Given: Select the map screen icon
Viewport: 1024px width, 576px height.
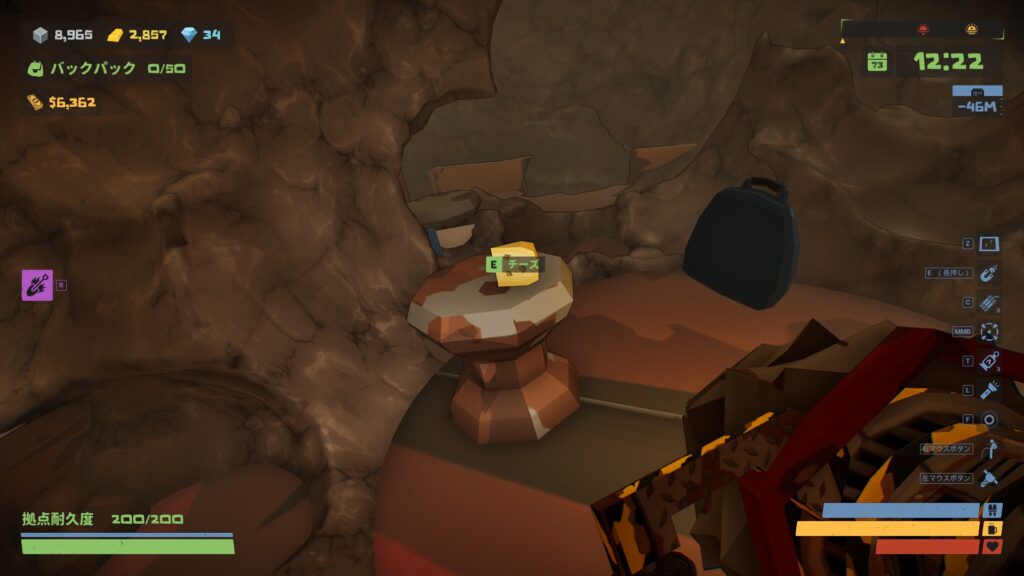Looking at the screenshot, I should point(989,244).
